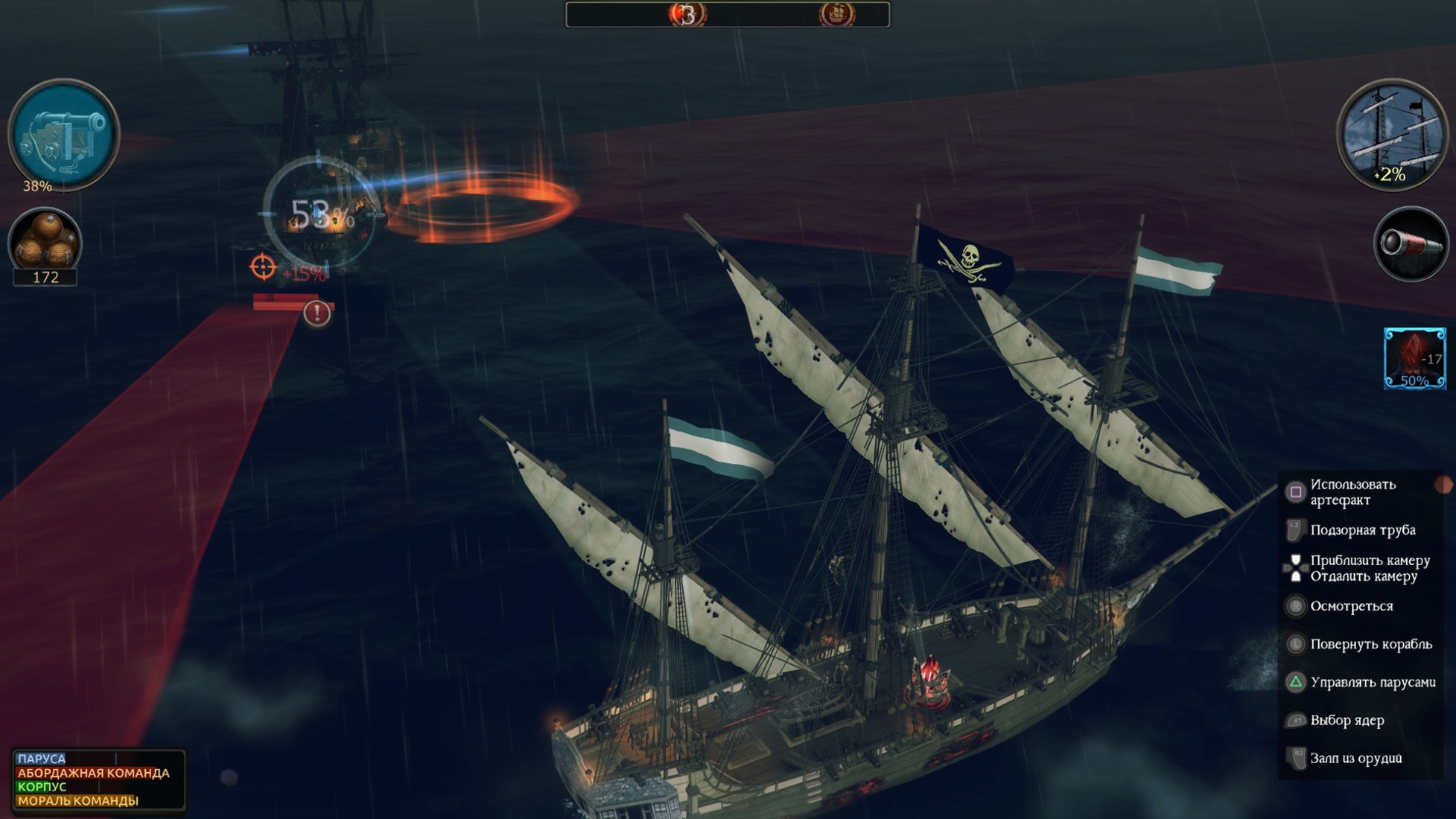Open the sails control icon

click(x=1391, y=134)
